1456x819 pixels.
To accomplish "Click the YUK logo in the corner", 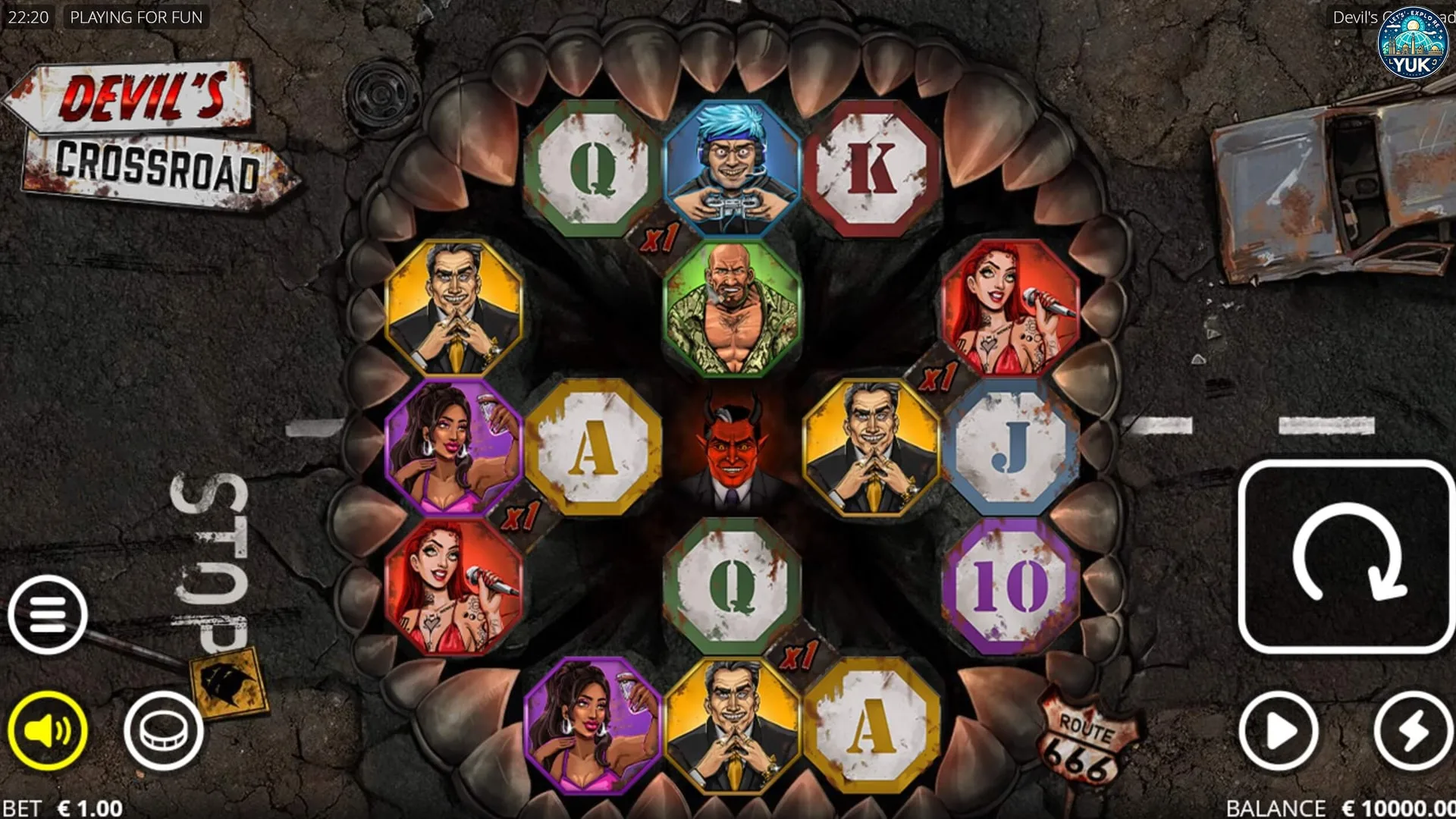I will click(1412, 42).
